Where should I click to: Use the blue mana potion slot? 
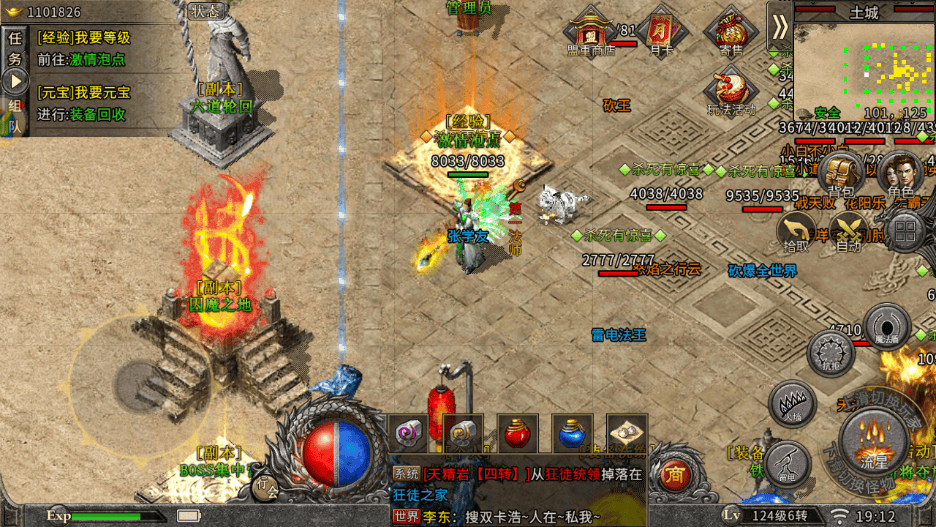pyautogui.click(x=572, y=433)
